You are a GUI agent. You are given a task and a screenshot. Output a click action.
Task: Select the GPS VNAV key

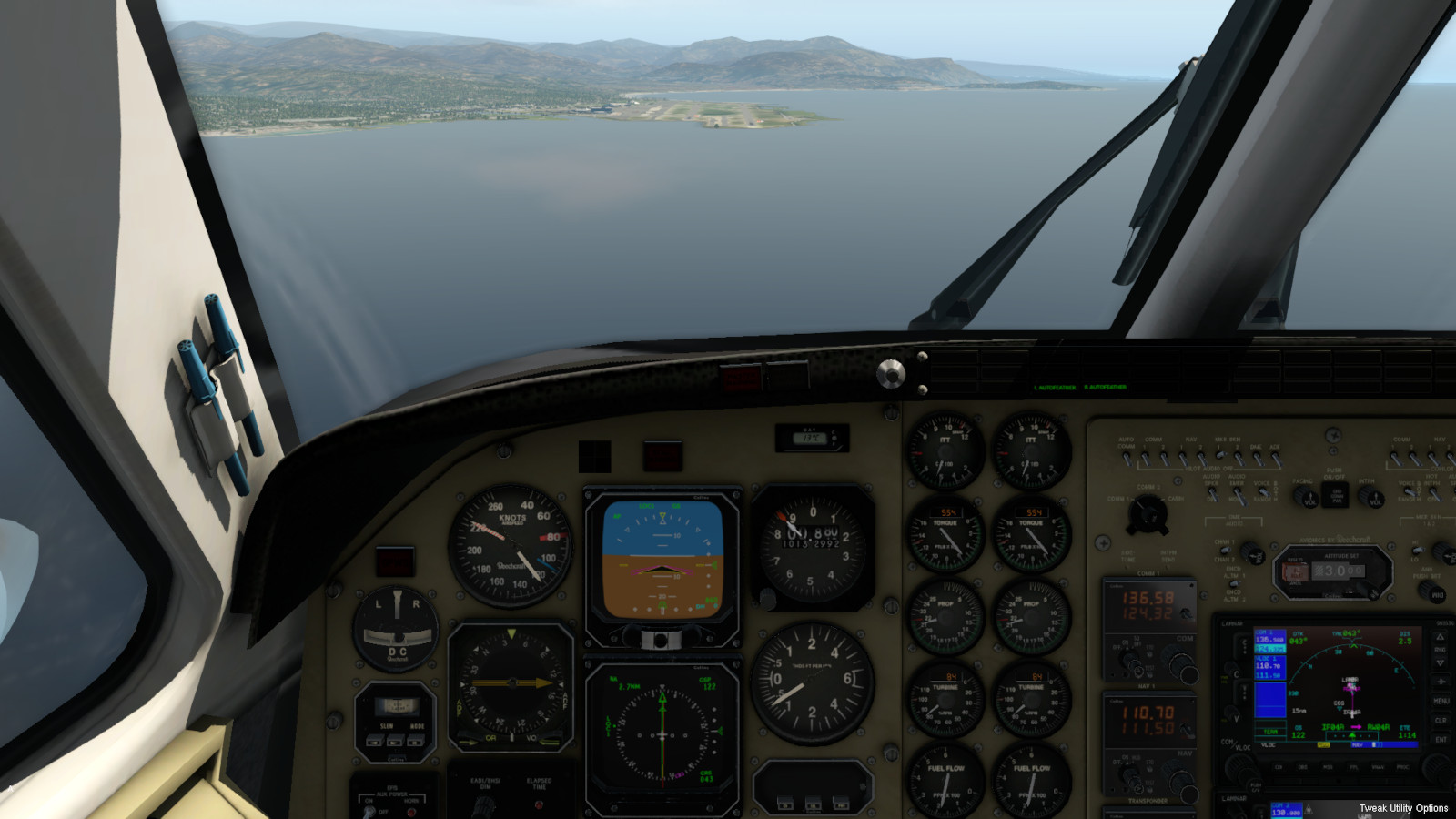click(x=1378, y=767)
